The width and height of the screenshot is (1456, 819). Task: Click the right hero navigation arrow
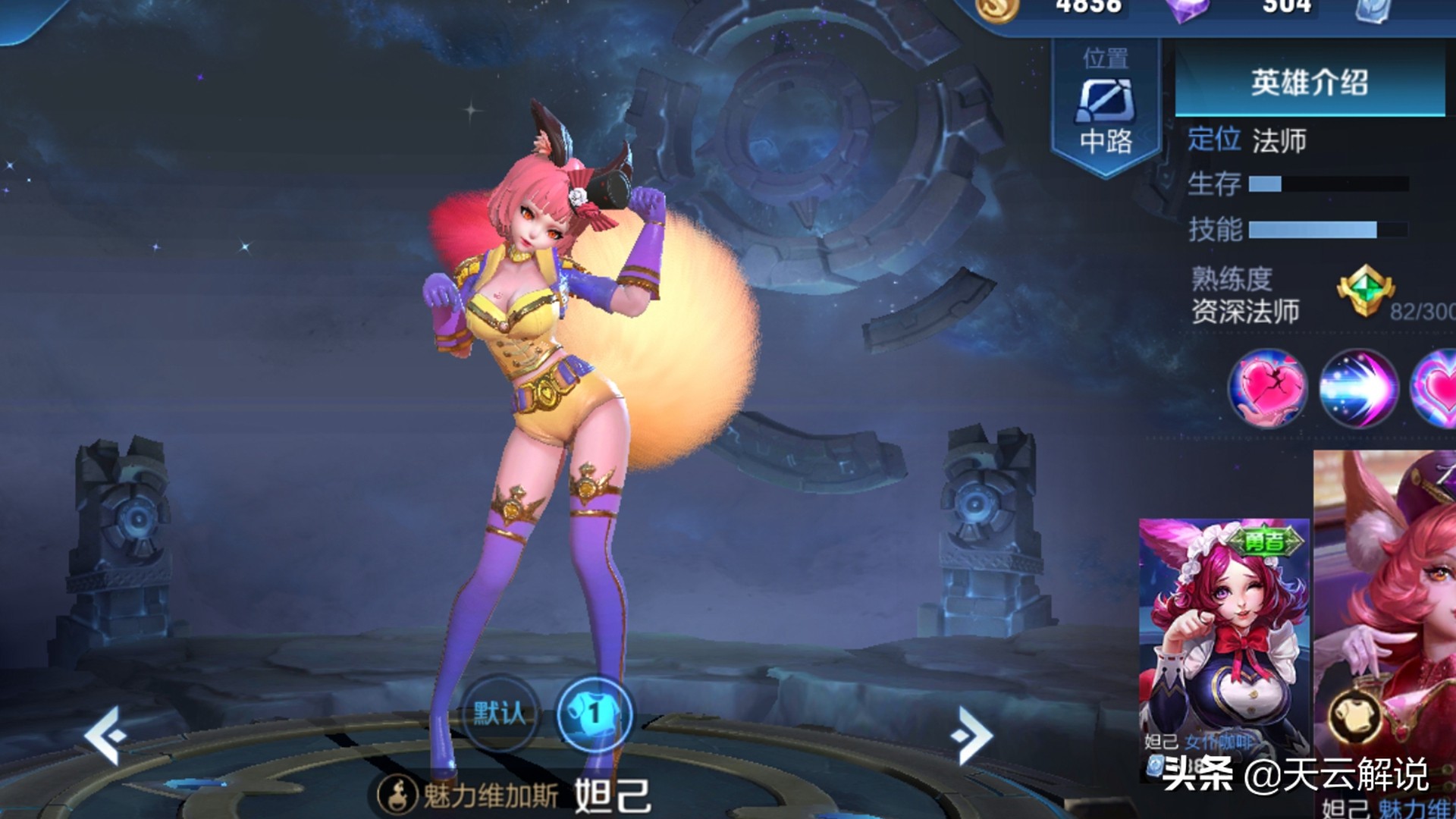pyautogui.click(x=976, y=734)
